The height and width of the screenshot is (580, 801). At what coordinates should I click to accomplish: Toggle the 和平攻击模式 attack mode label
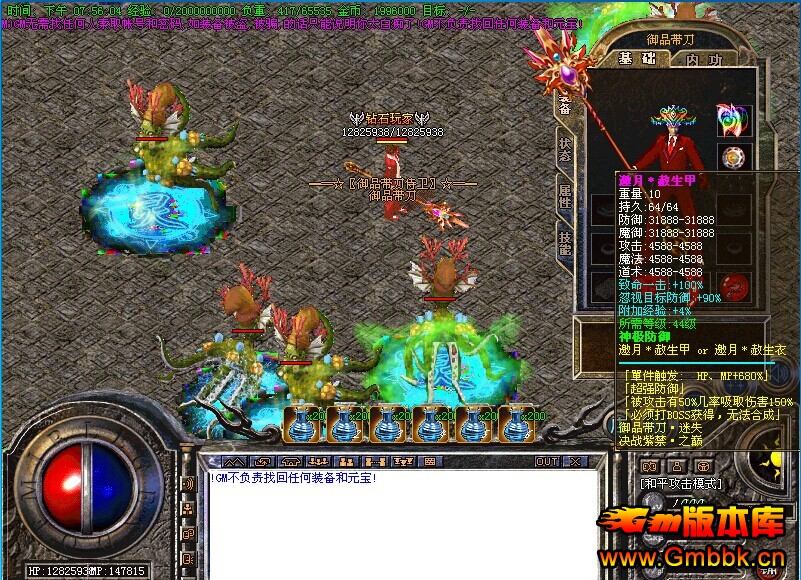(680, 483)
